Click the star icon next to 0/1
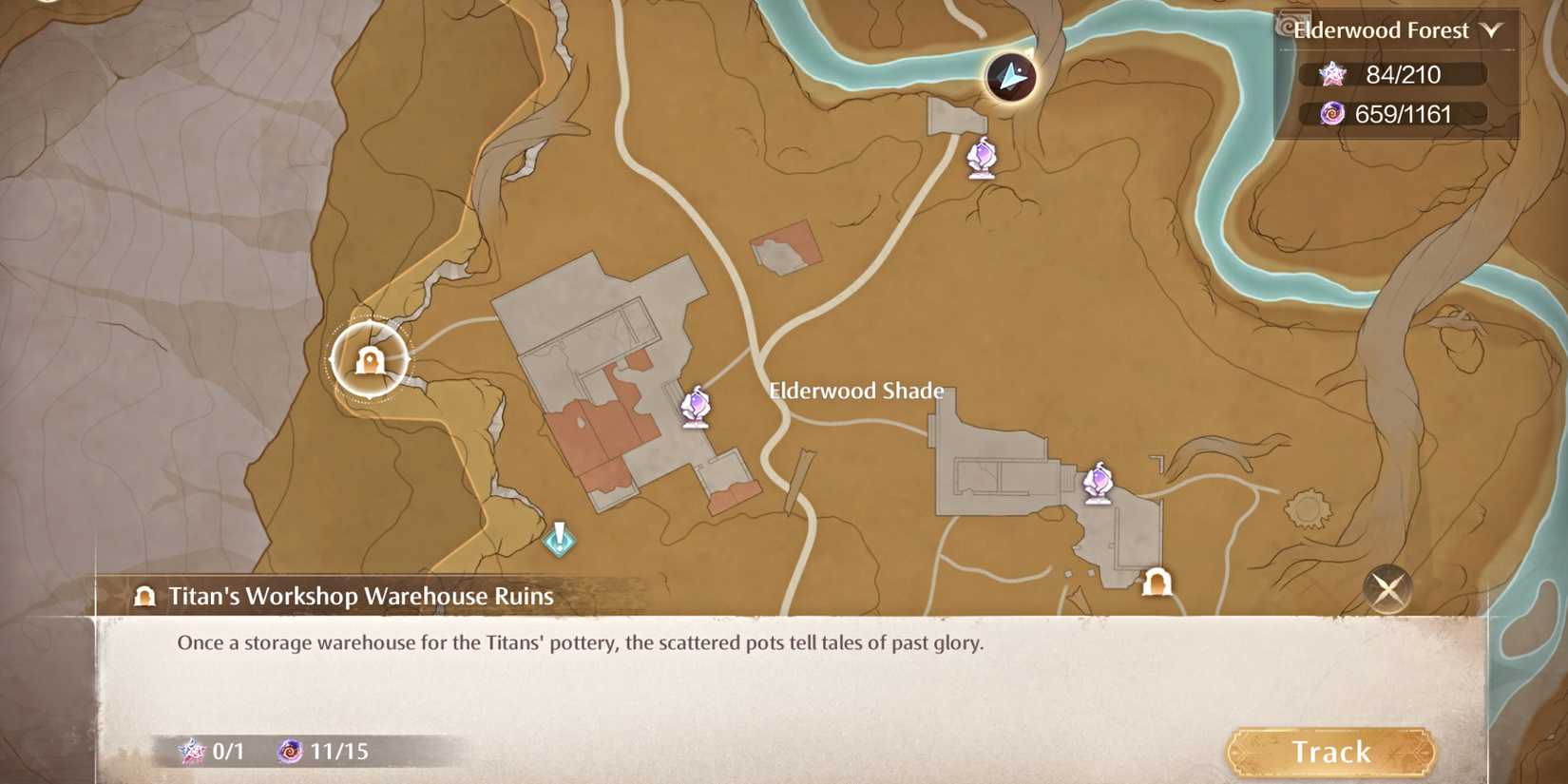1568x784 pixels. 192,750
